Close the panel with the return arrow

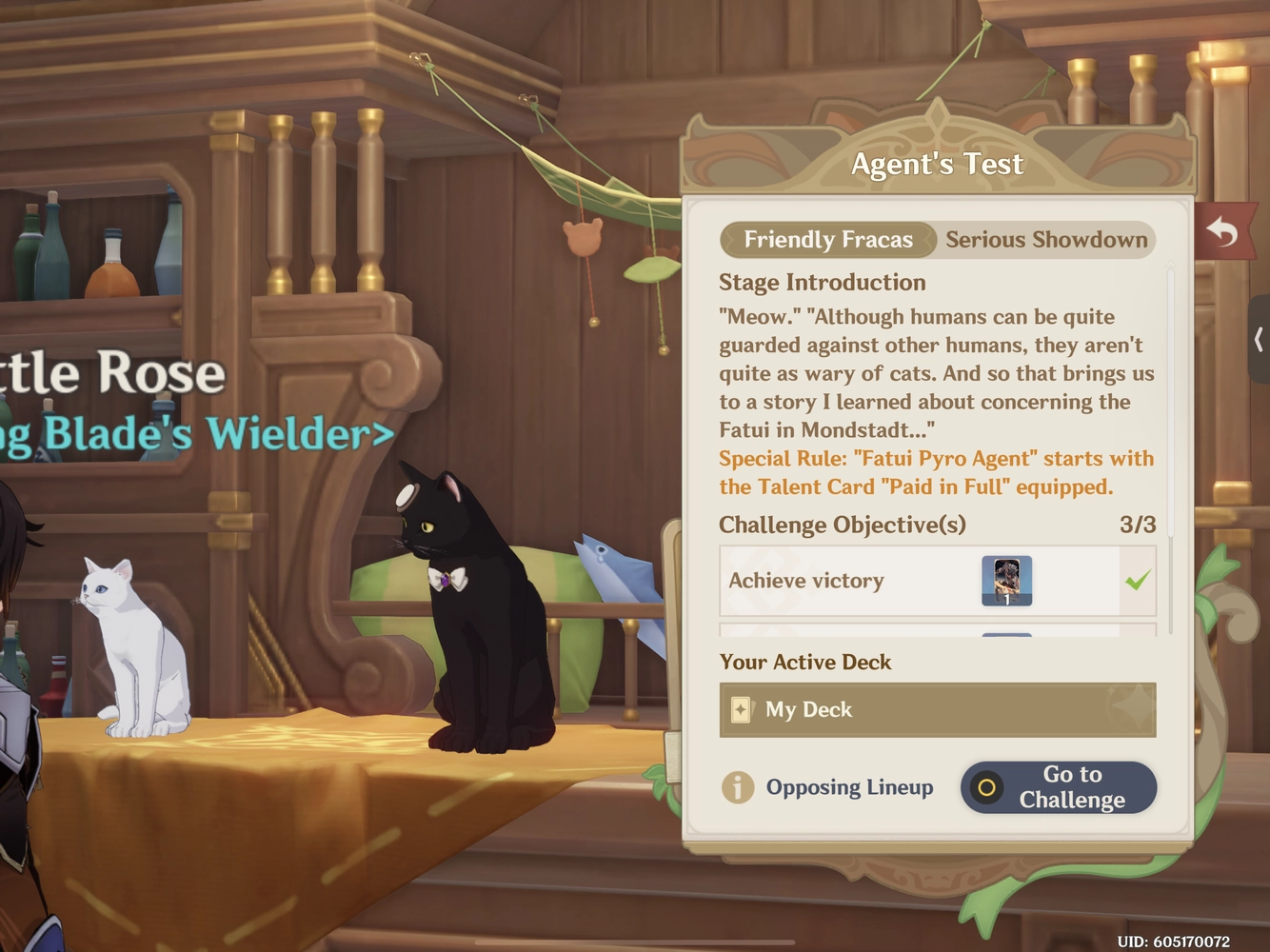[1222, 230]
